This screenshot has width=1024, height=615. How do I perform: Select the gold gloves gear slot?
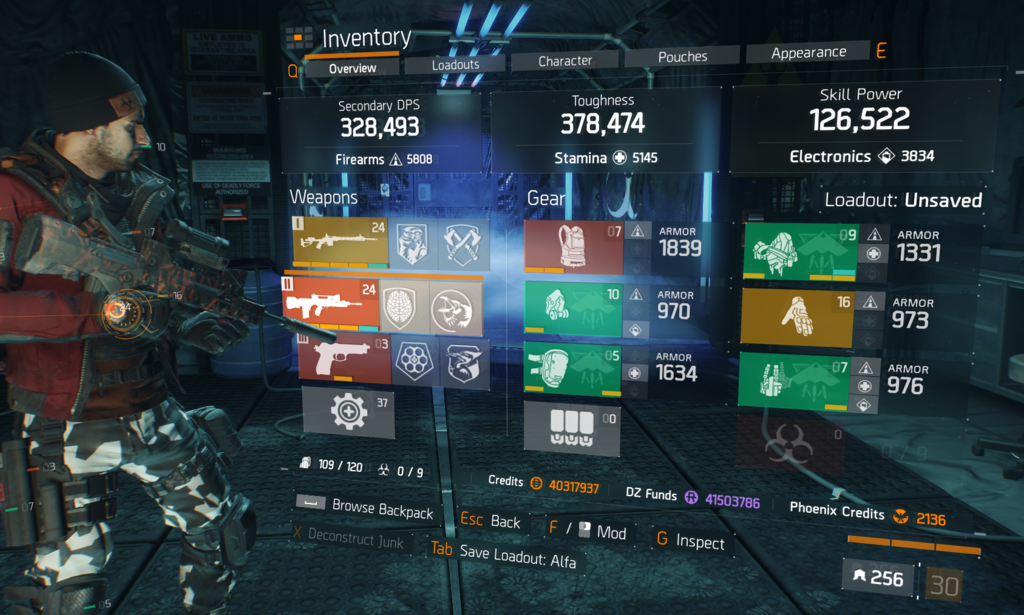801,315
